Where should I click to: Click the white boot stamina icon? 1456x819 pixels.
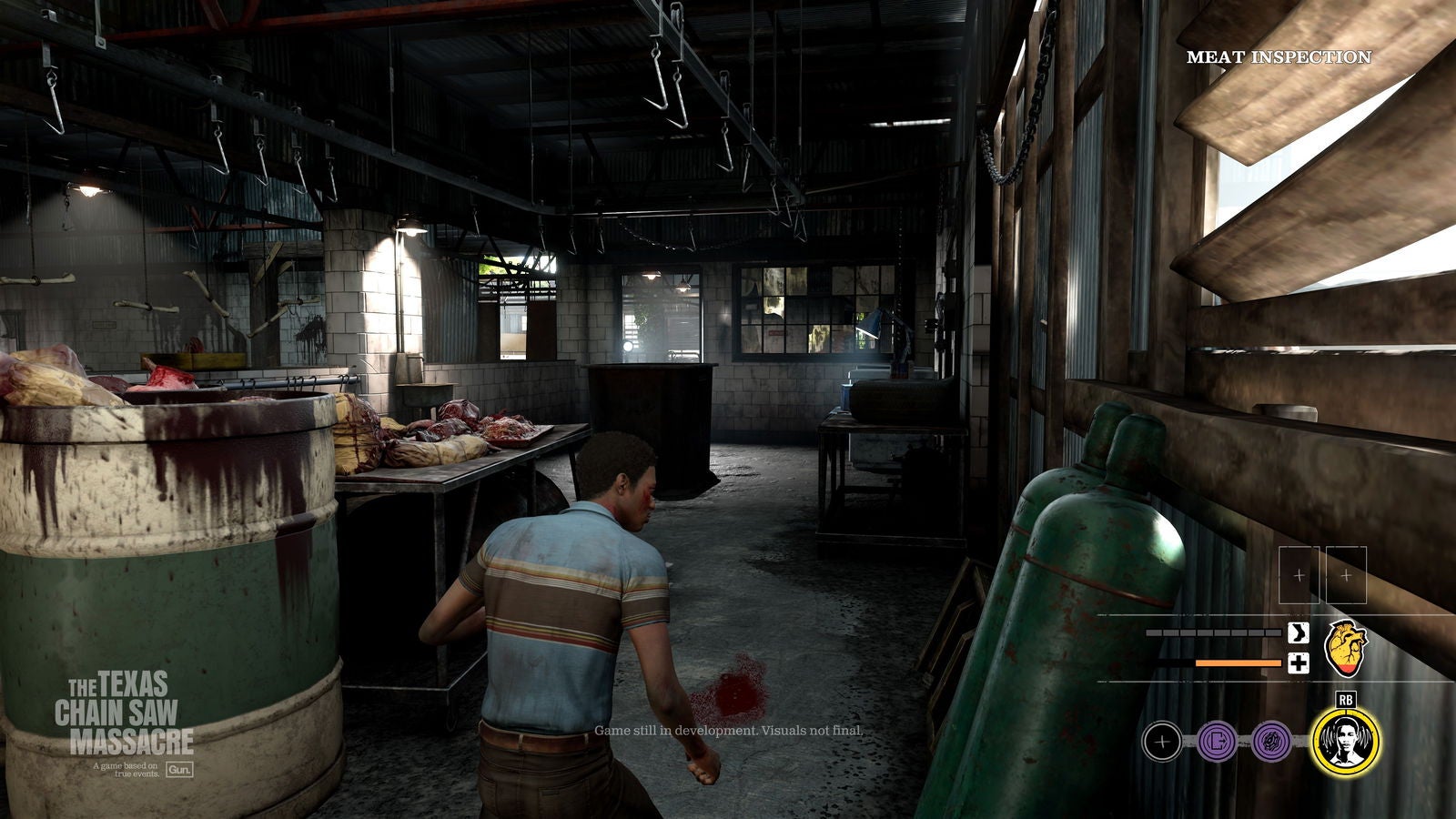pyautogui.click(x=1298, y=633)
